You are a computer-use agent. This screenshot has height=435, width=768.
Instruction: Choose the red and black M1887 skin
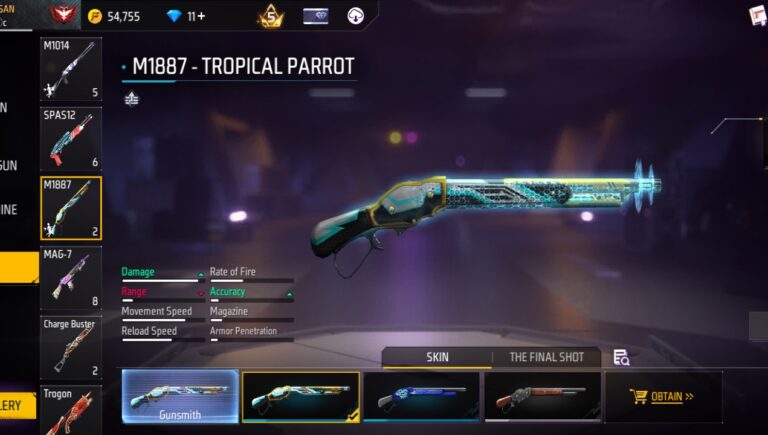(x=542, y=396)
